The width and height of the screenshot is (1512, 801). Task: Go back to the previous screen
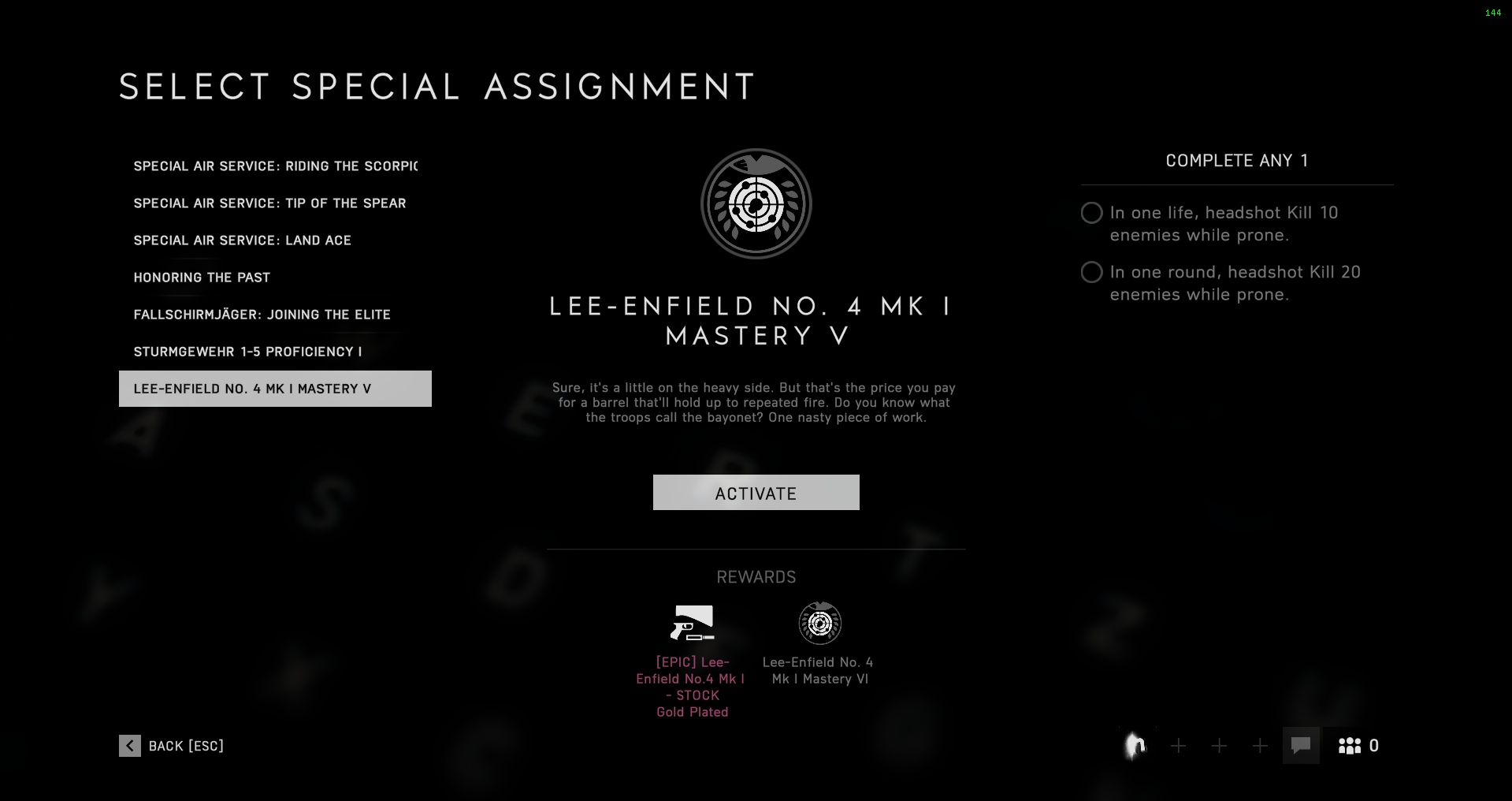click(x=172, y=746)
